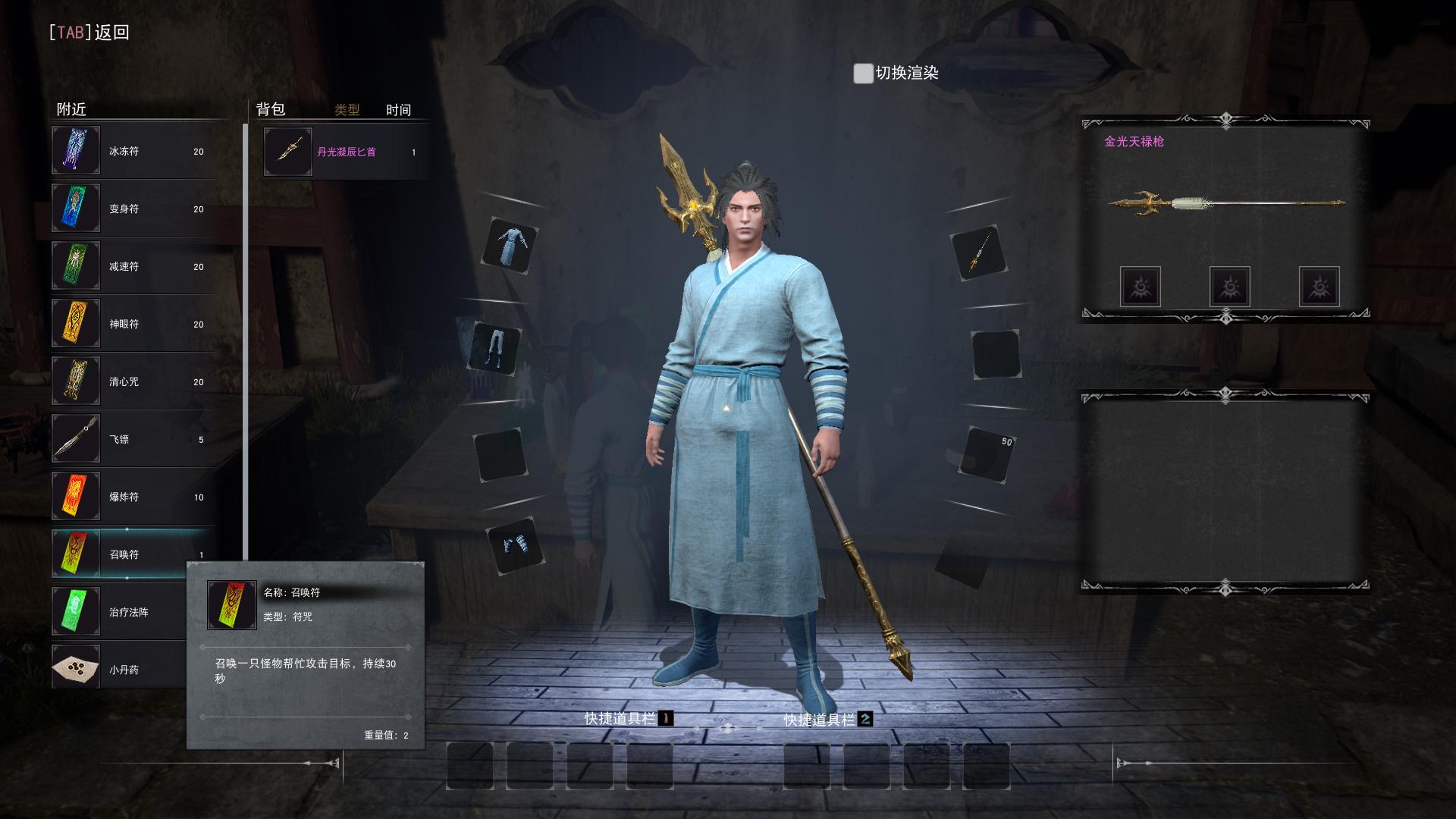This screenshot has height=819, width=1456.
Task: Pick up the 变身符 talisman
Action: pos(133,209)
